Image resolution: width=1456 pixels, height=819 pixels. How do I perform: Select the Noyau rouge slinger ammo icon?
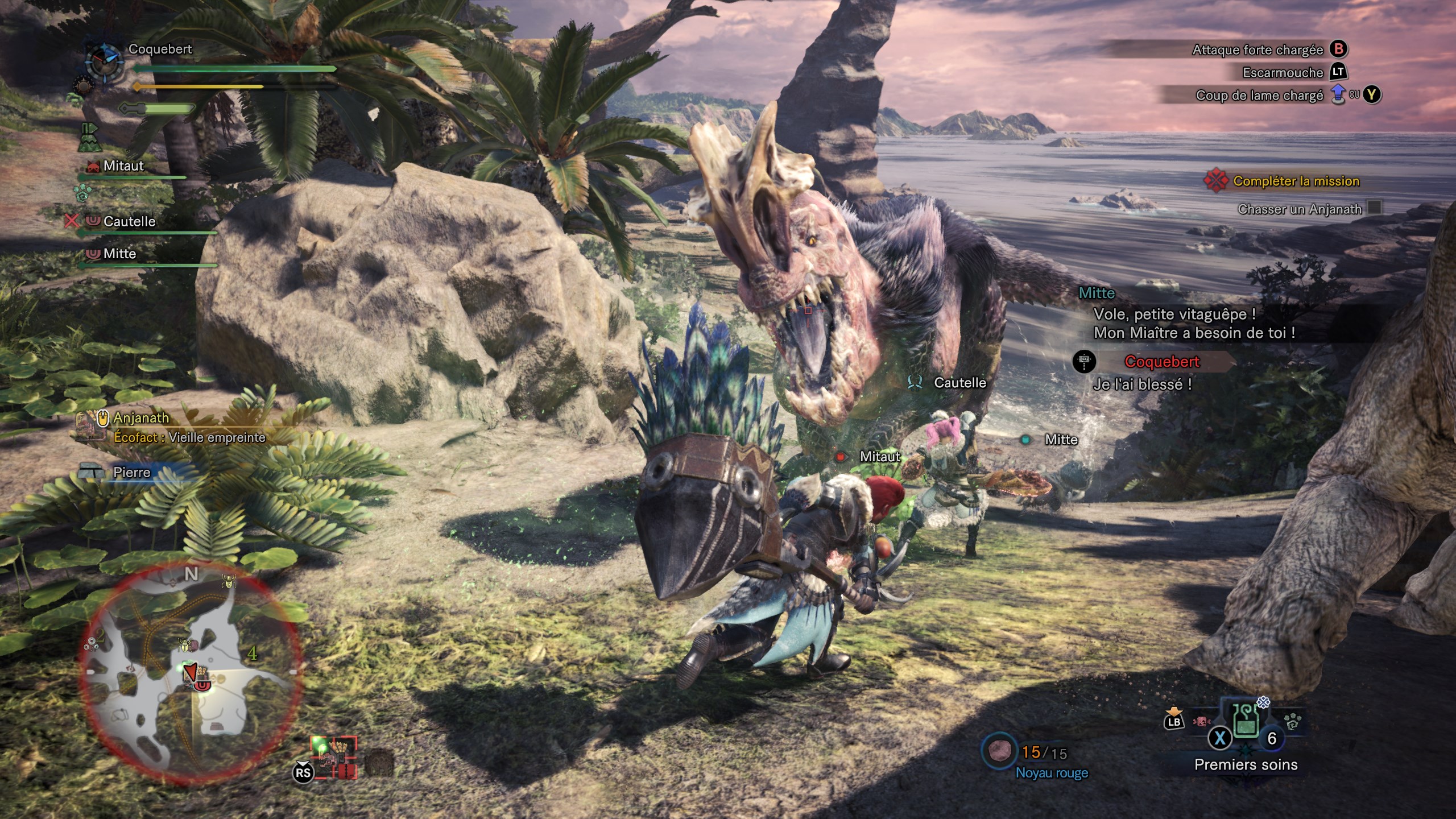click(x=999, y=752)
